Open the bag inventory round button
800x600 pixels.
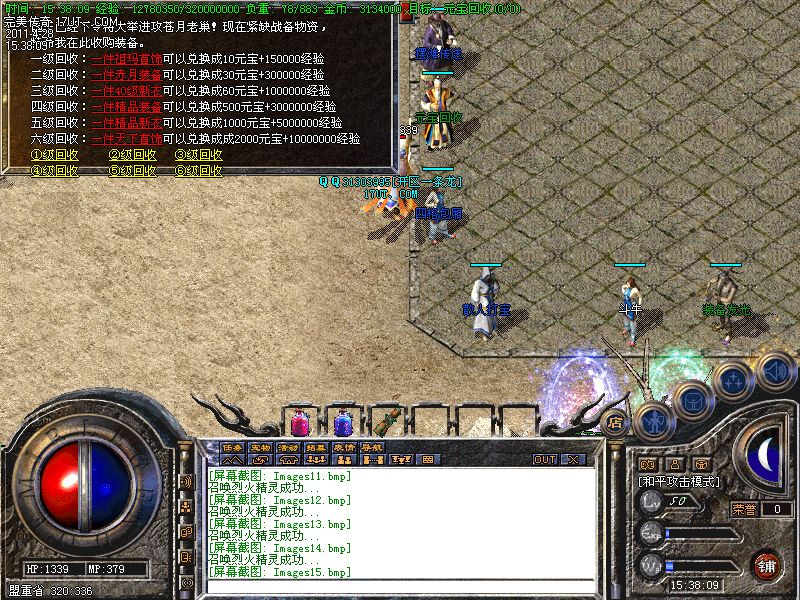coord(693,401)
